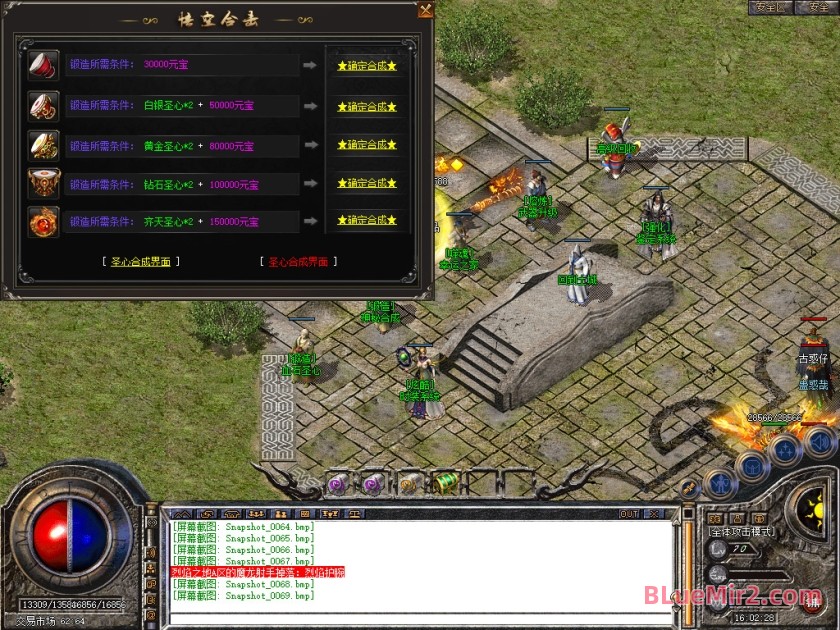Viewport: 840px width, 630px height.
Task: Use the golden item in the quick belt
Action: [x=408, y=484]
